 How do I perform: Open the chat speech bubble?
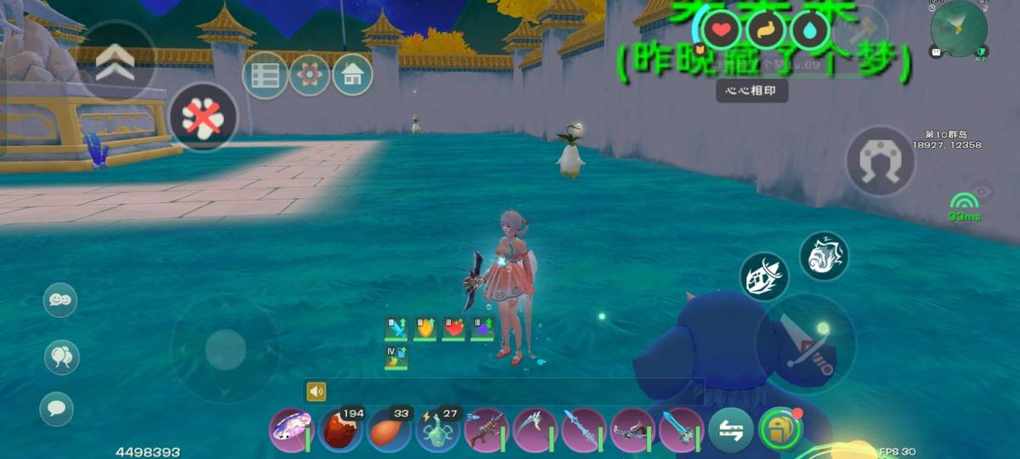pyautogui.click(x=57, y=408)
